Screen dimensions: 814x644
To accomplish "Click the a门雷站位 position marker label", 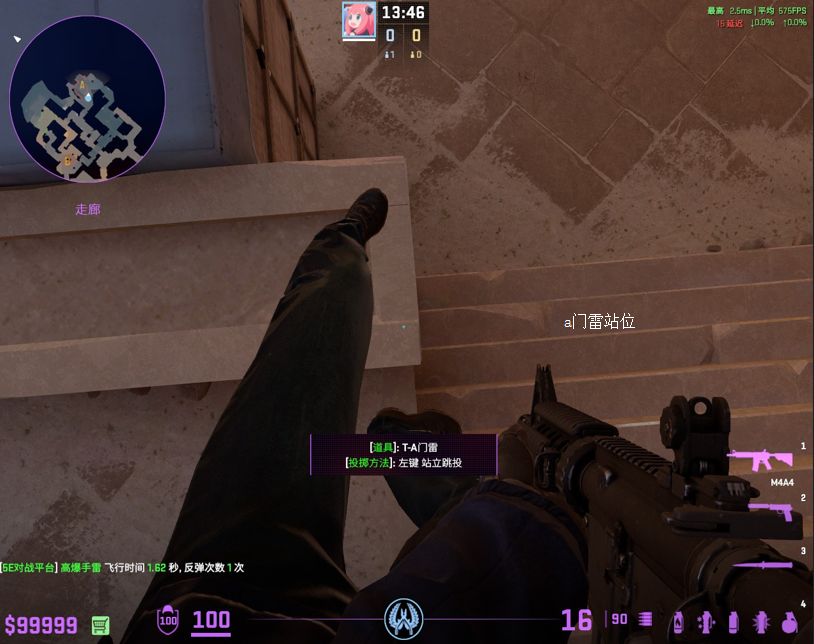I will [x=599, y=322].
